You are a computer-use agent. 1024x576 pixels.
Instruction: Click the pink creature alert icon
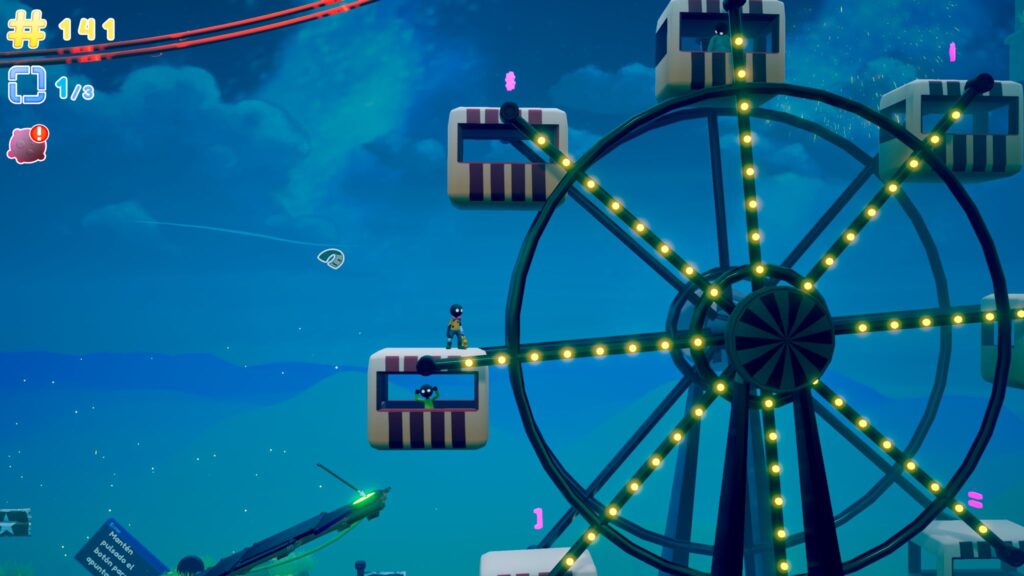point(27,144)
